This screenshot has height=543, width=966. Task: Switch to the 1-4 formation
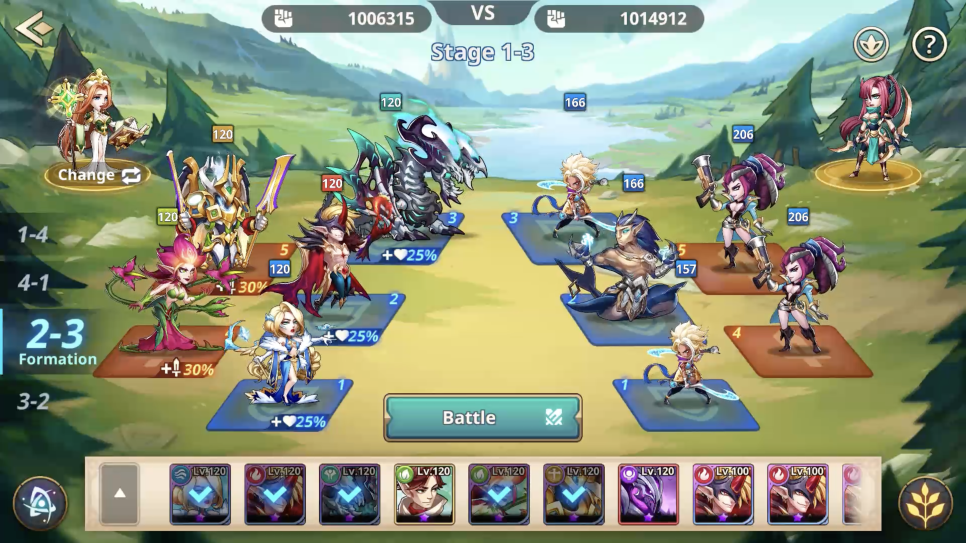33,235
